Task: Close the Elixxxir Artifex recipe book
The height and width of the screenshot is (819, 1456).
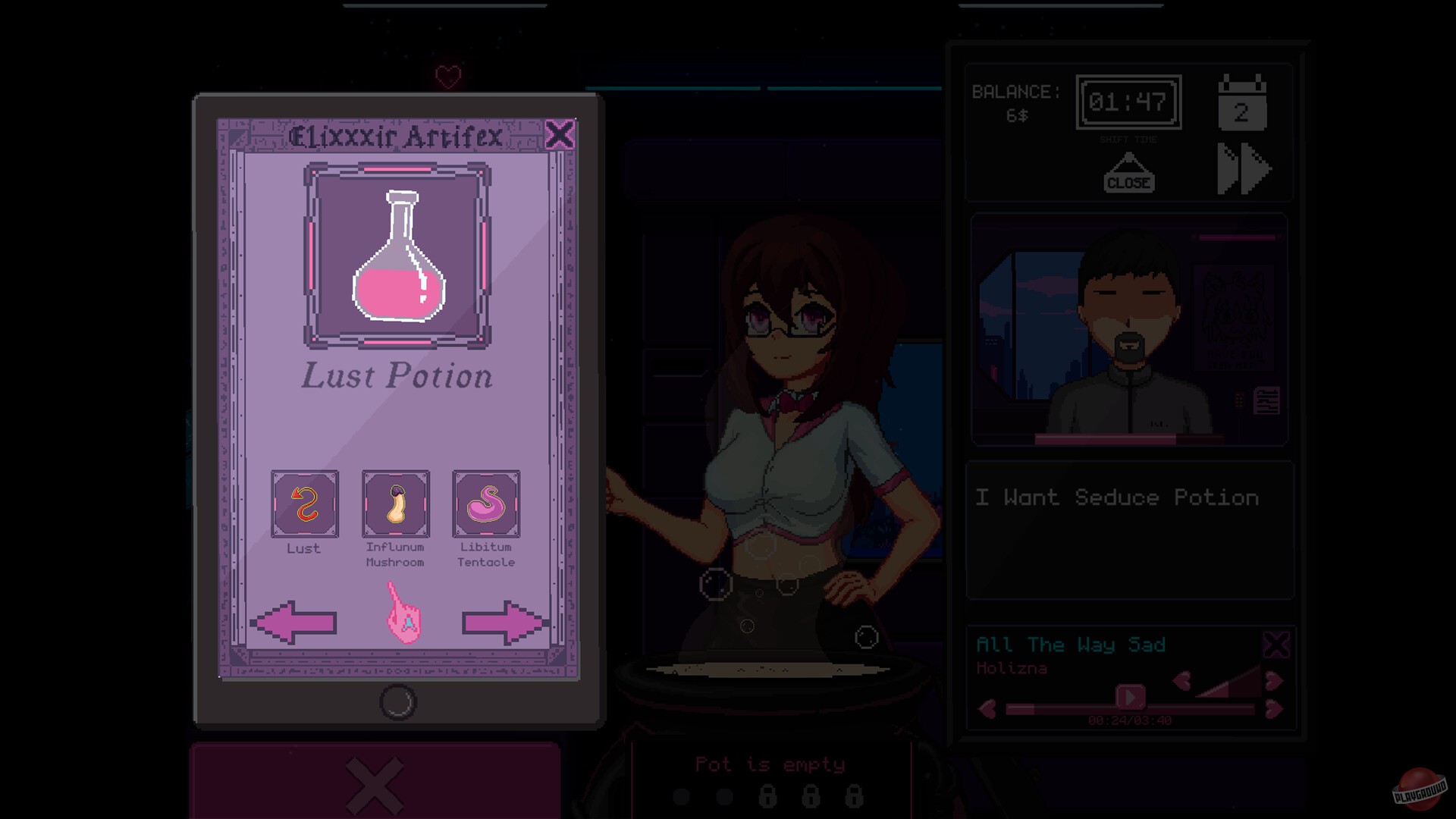Action: pyautogui.click(x=560, y=134)
